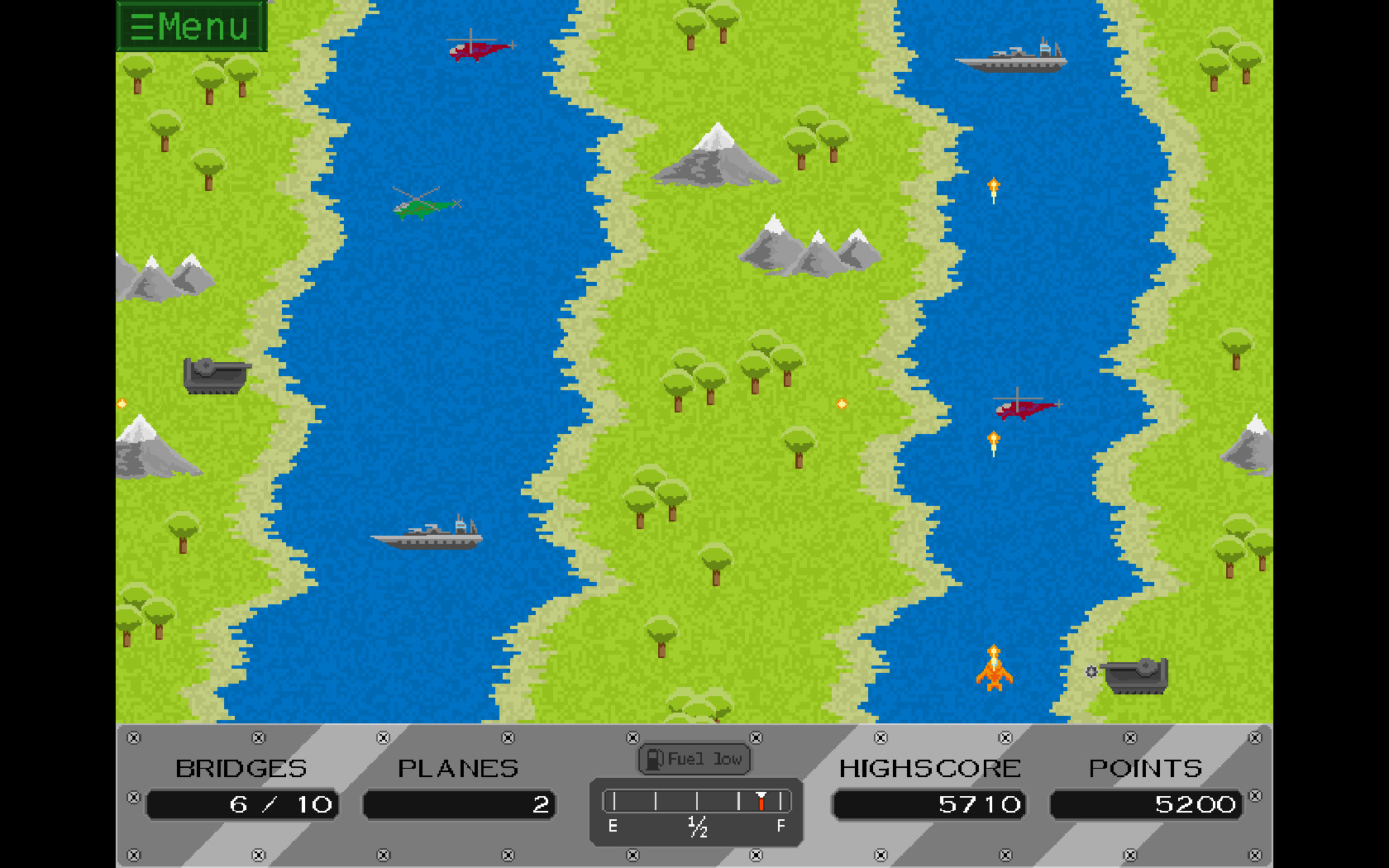Click the PLANES counter showing 2
Viewport: 1389px width, 868px height.
pos(460,804)
